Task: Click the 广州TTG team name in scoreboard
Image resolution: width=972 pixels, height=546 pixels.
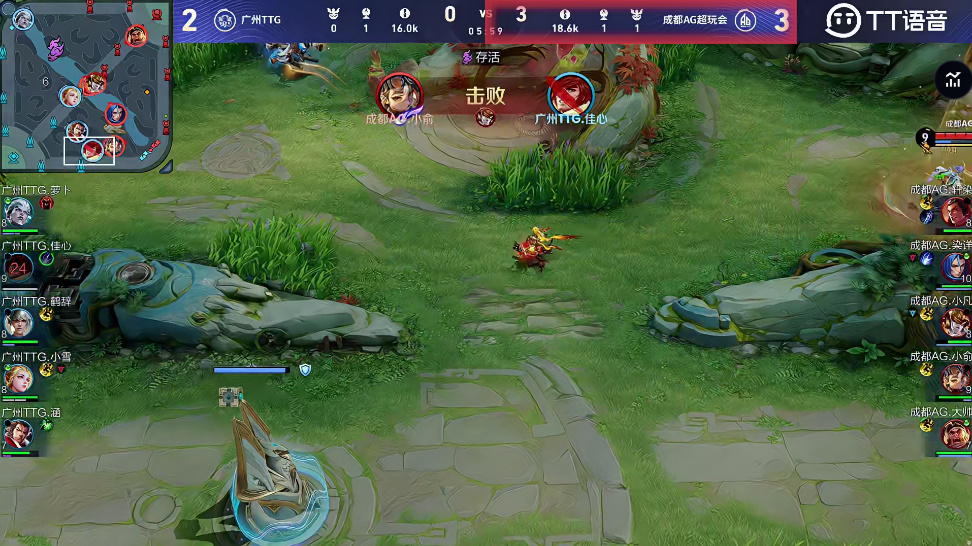Action: [x=260, y=19]
